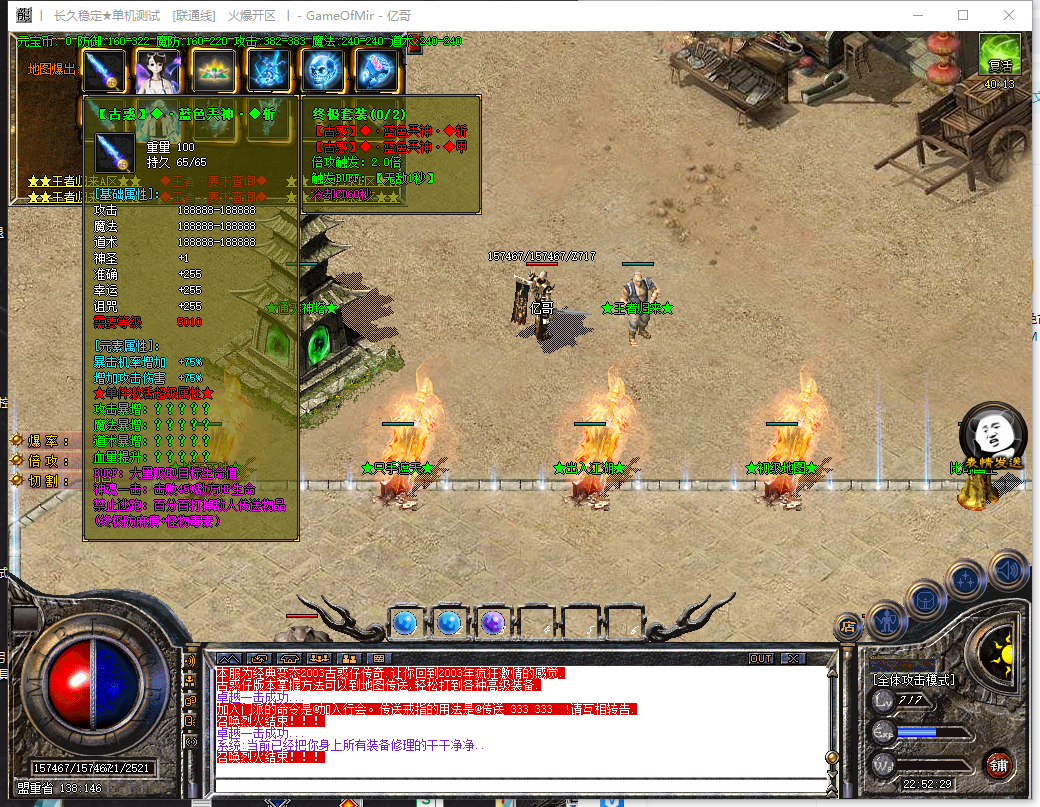This screenshot has height=807, width=1040.
Task: Click the green 复活 revive icon
Action: pos(999,56)
